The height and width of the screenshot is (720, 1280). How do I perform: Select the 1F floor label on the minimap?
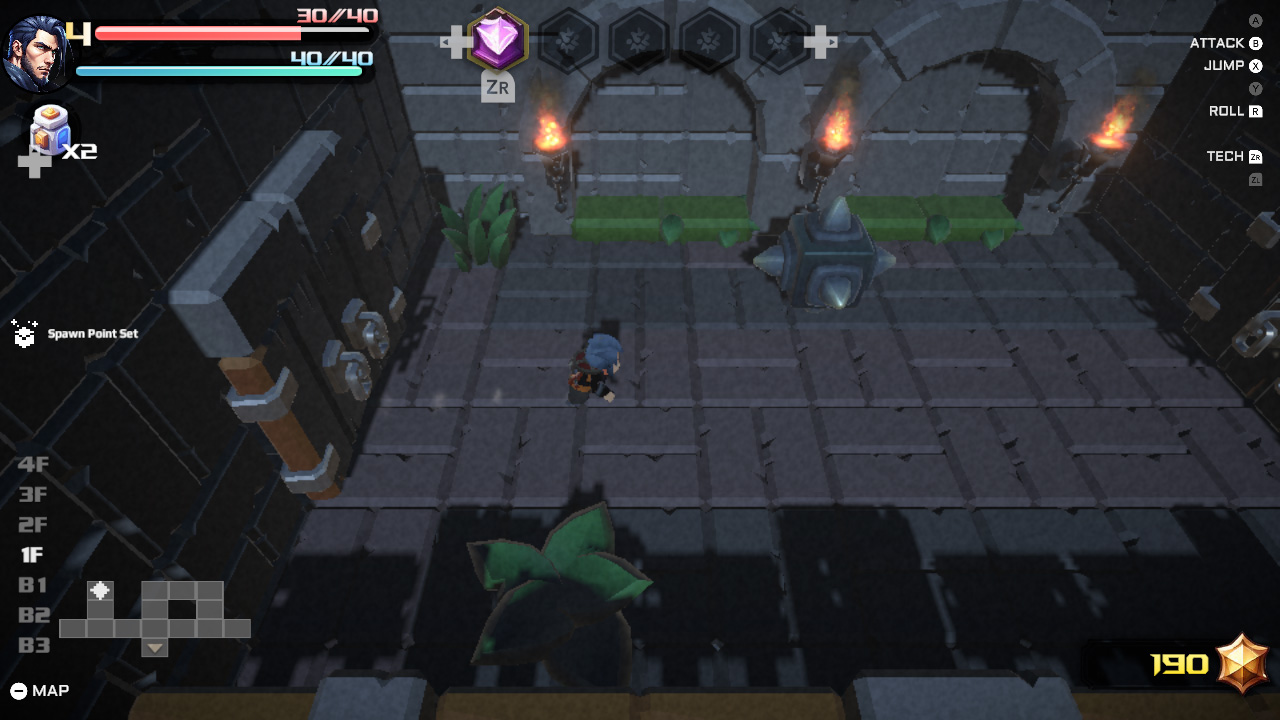[33, 555]
